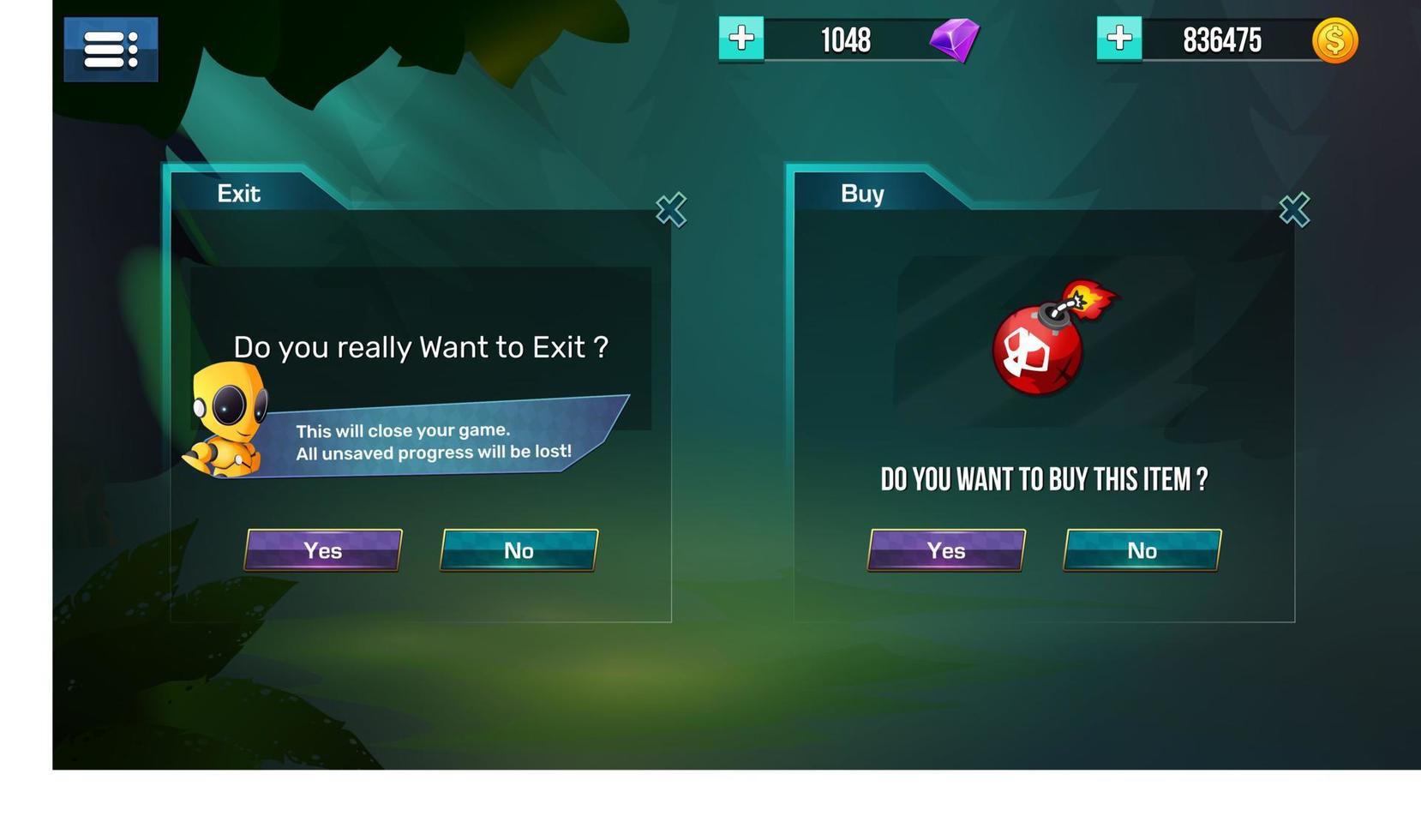Confirm exit with the purple Yes button
1421x840 pixels.
click(x=323, y=551)
